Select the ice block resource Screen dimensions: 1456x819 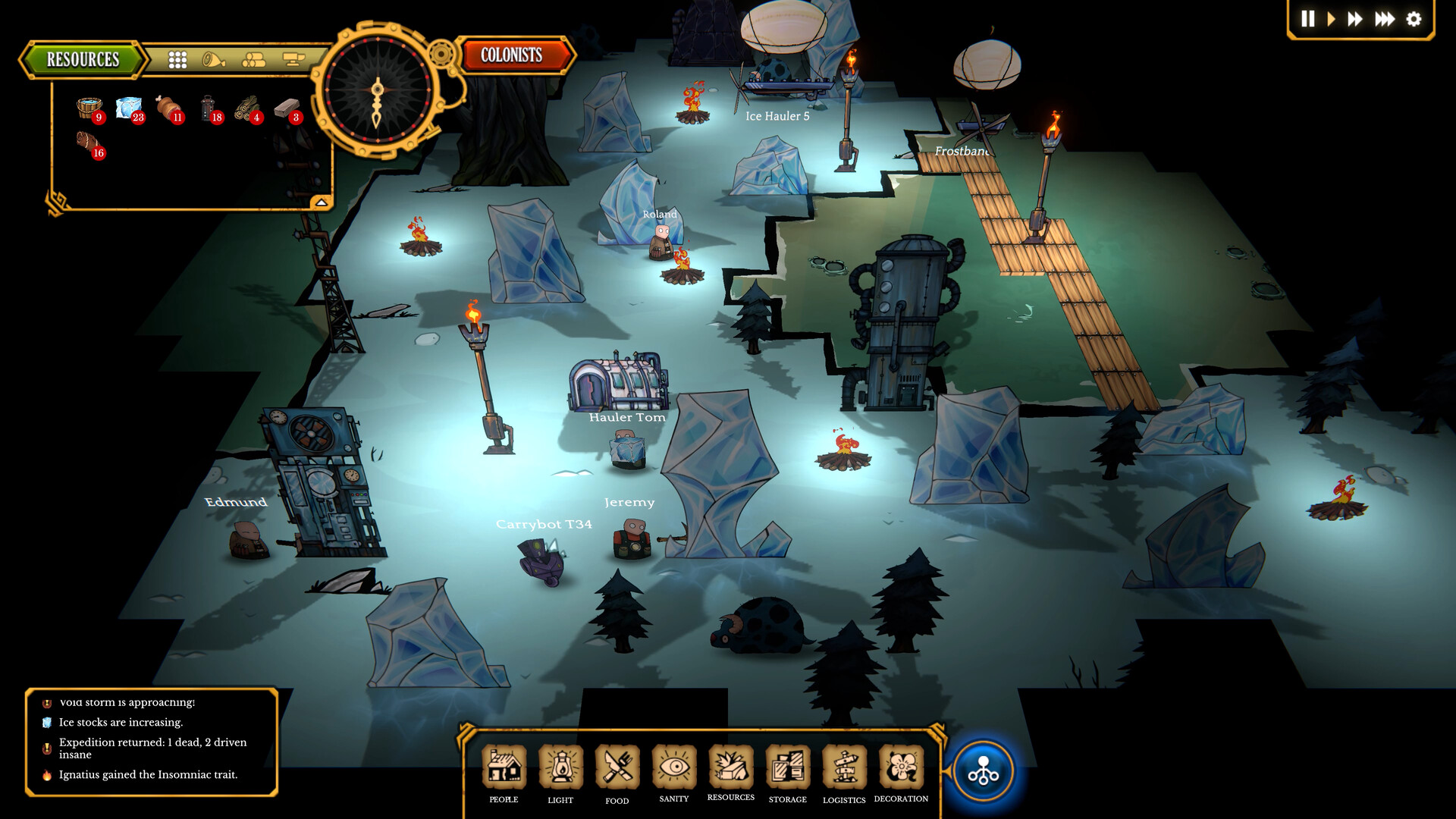[x=130, y=108]
